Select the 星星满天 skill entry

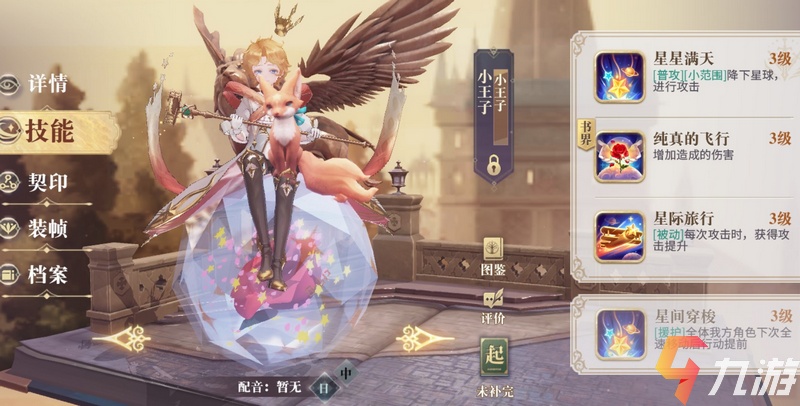(x=690, y=71)
